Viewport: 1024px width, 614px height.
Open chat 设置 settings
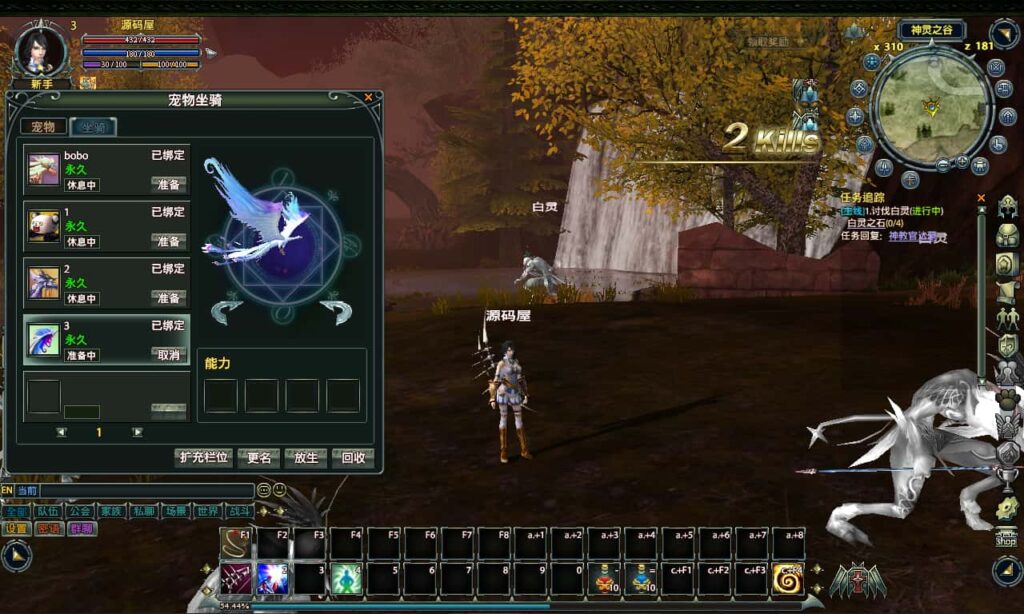17,528
